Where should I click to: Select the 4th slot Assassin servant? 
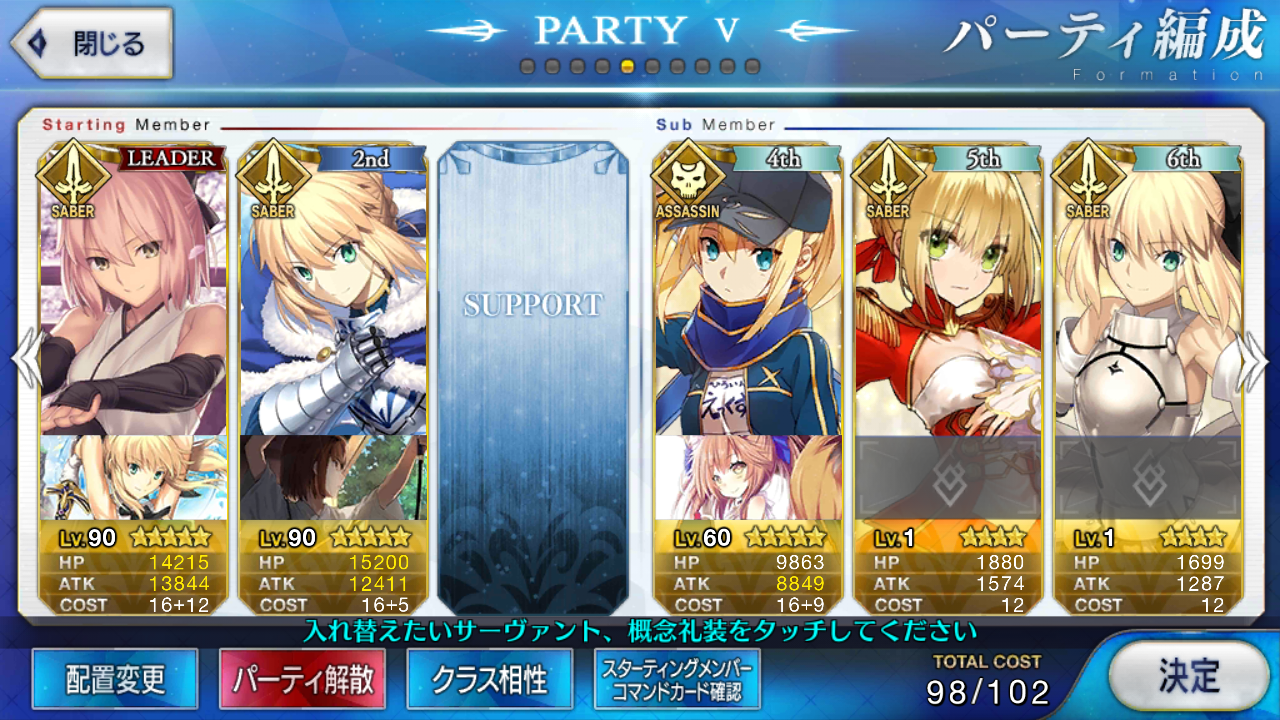pyautogui.click(x=748, y=300)
